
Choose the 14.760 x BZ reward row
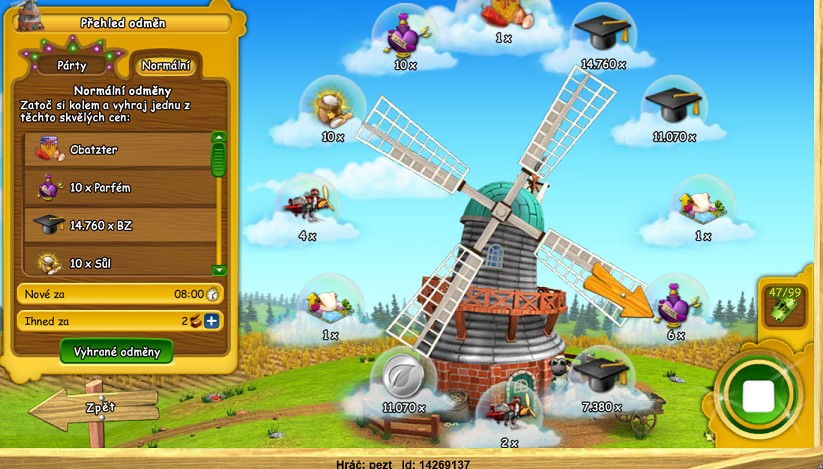118,225
